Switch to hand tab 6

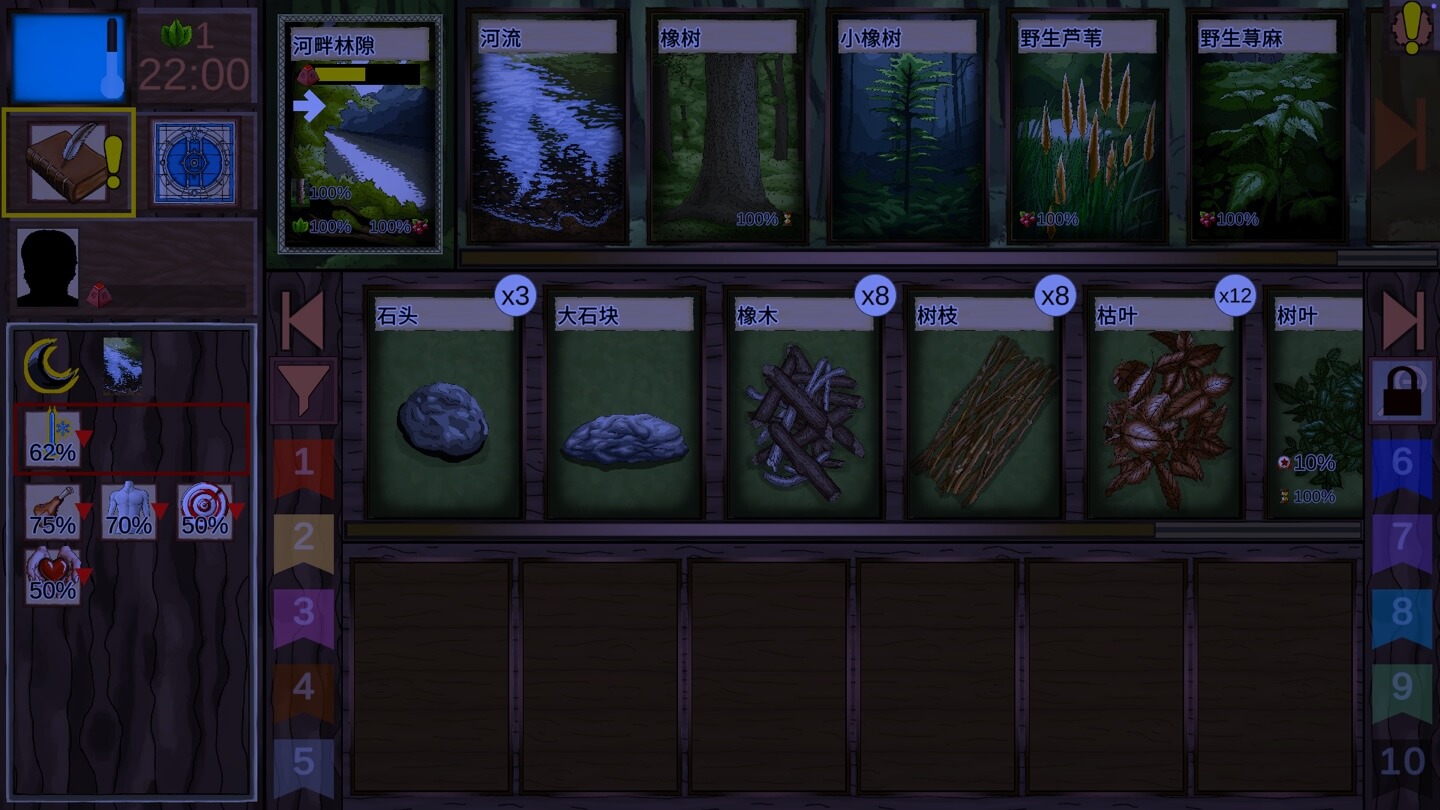[1409, 462]
